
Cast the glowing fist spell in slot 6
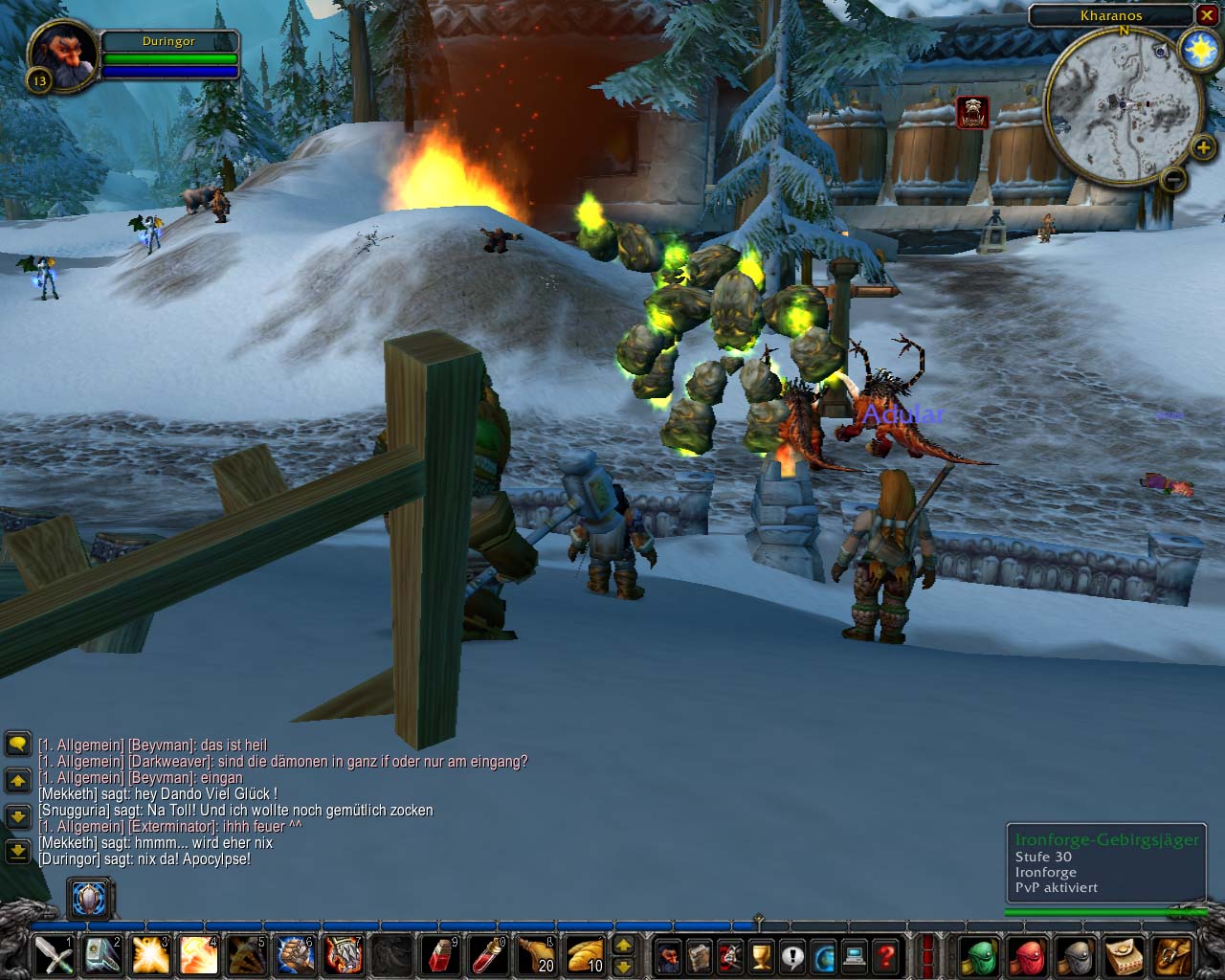[295, 954]
